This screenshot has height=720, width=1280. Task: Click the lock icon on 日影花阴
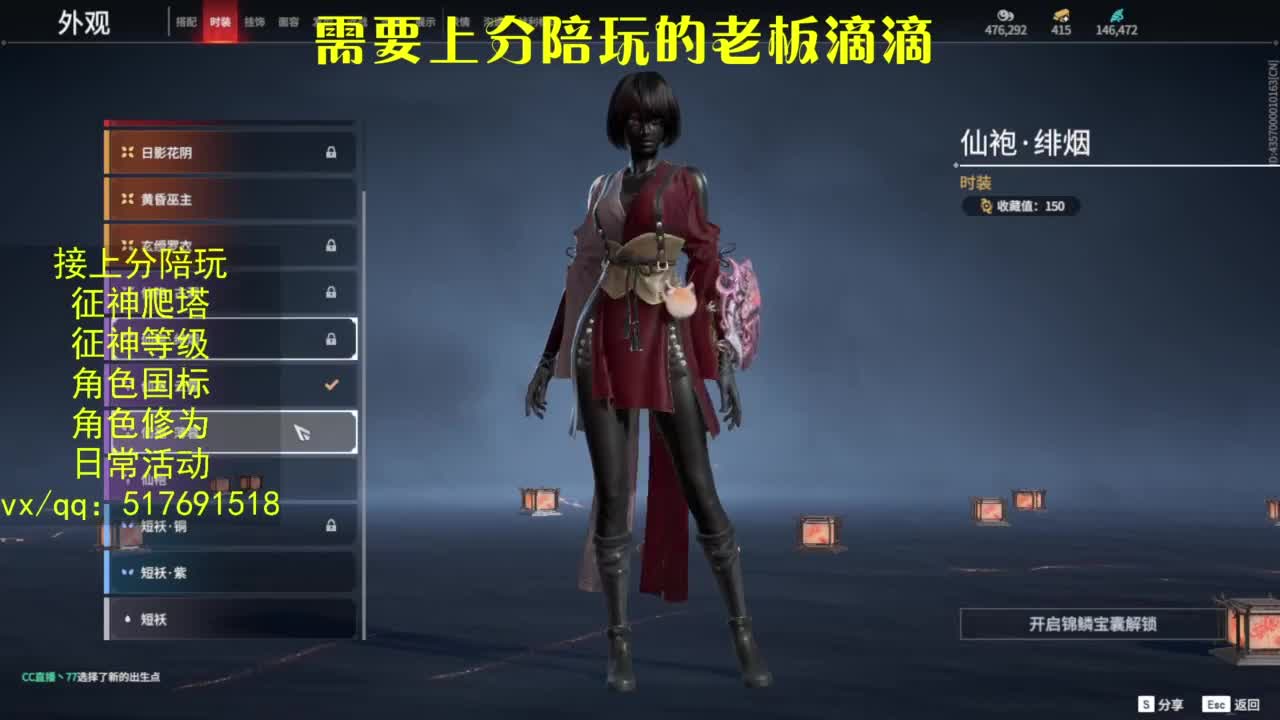tap(329, 151)
